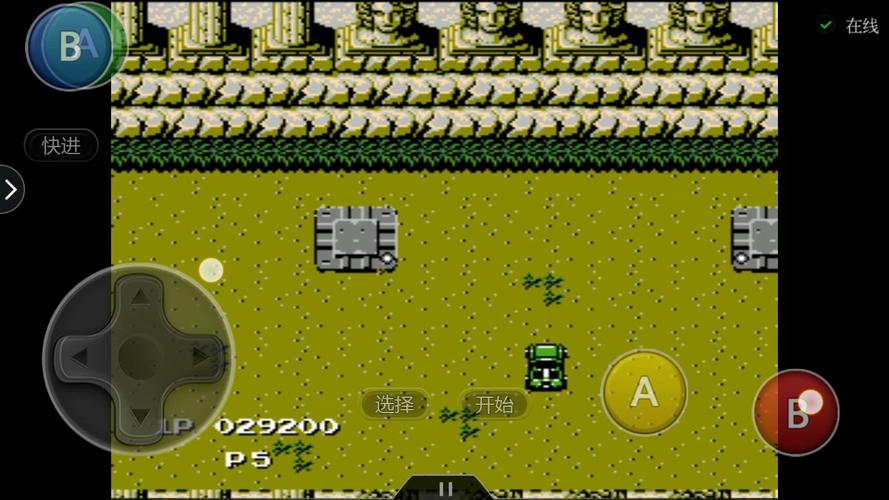Click the D-pad right arrow
Viewport: 889px width, 500px height.
click(201, 356)
